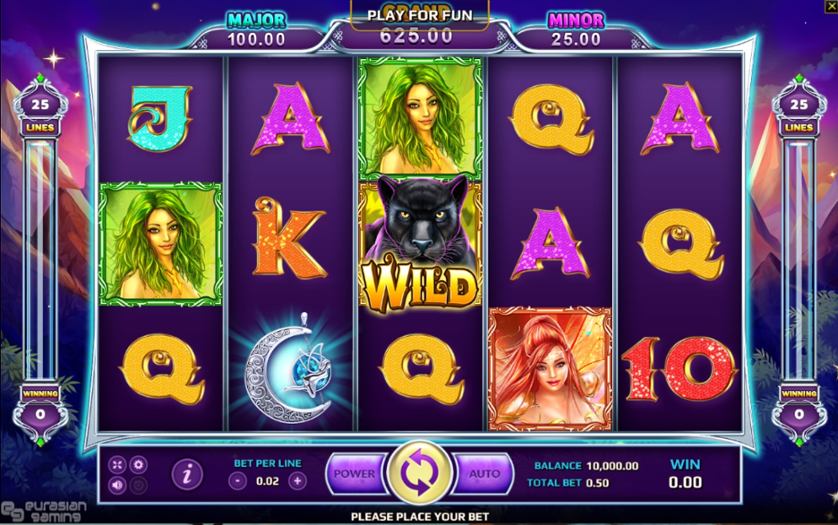This screenshot has height=525, width=838.
Task: Decrease bet per line with the minus button
Action: (237, 480)
